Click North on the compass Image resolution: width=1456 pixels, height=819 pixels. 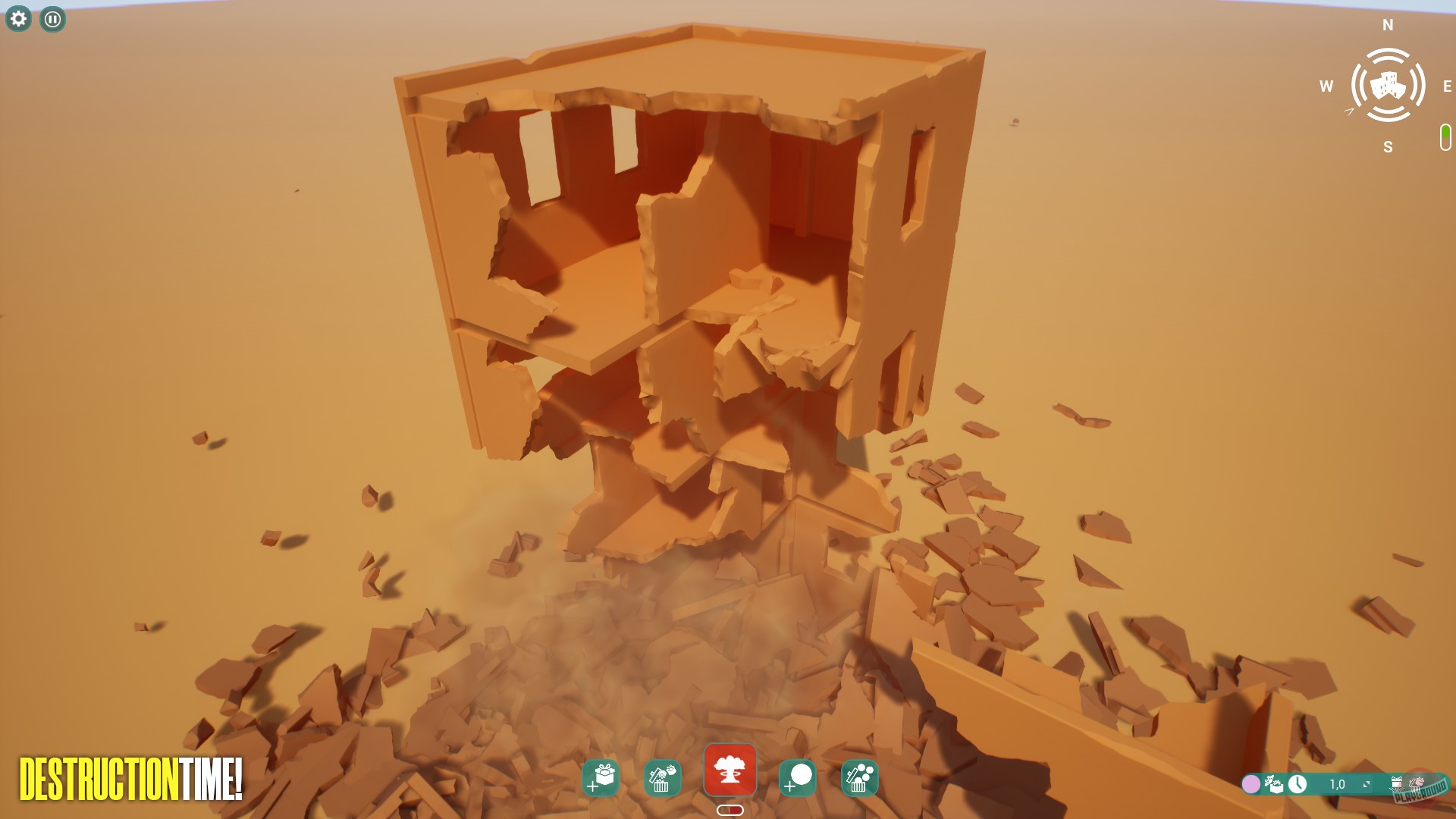[x=1388, y=25]
